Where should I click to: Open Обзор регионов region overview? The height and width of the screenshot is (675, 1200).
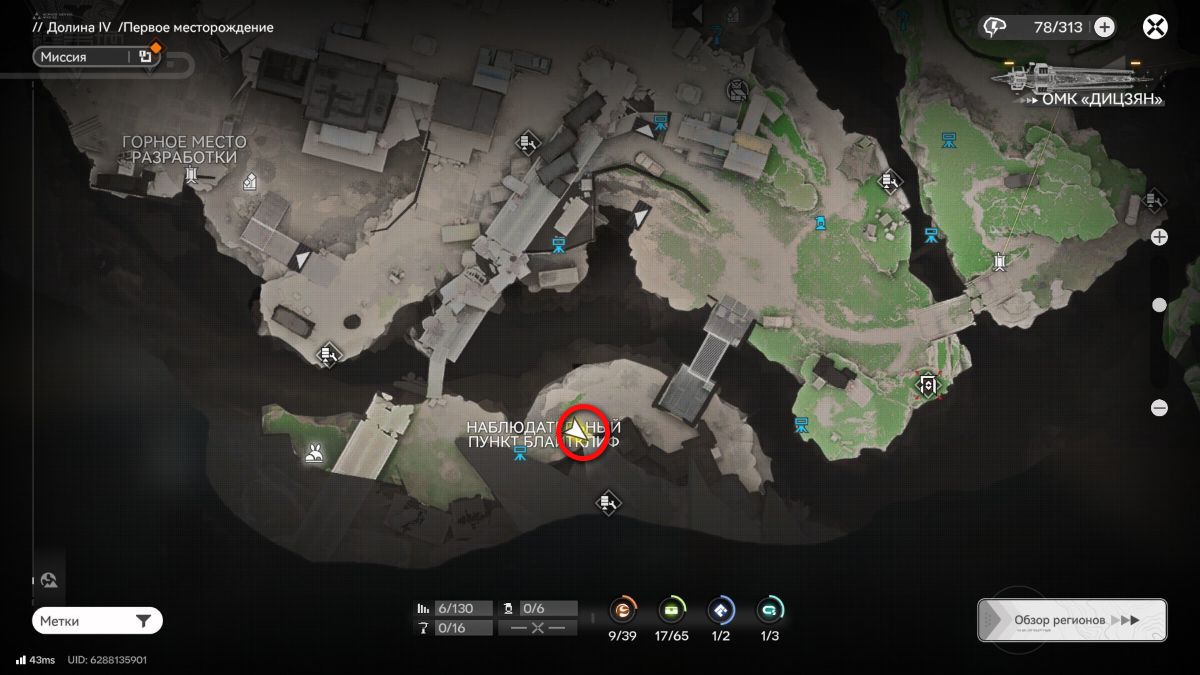[x=1072, y=620]
